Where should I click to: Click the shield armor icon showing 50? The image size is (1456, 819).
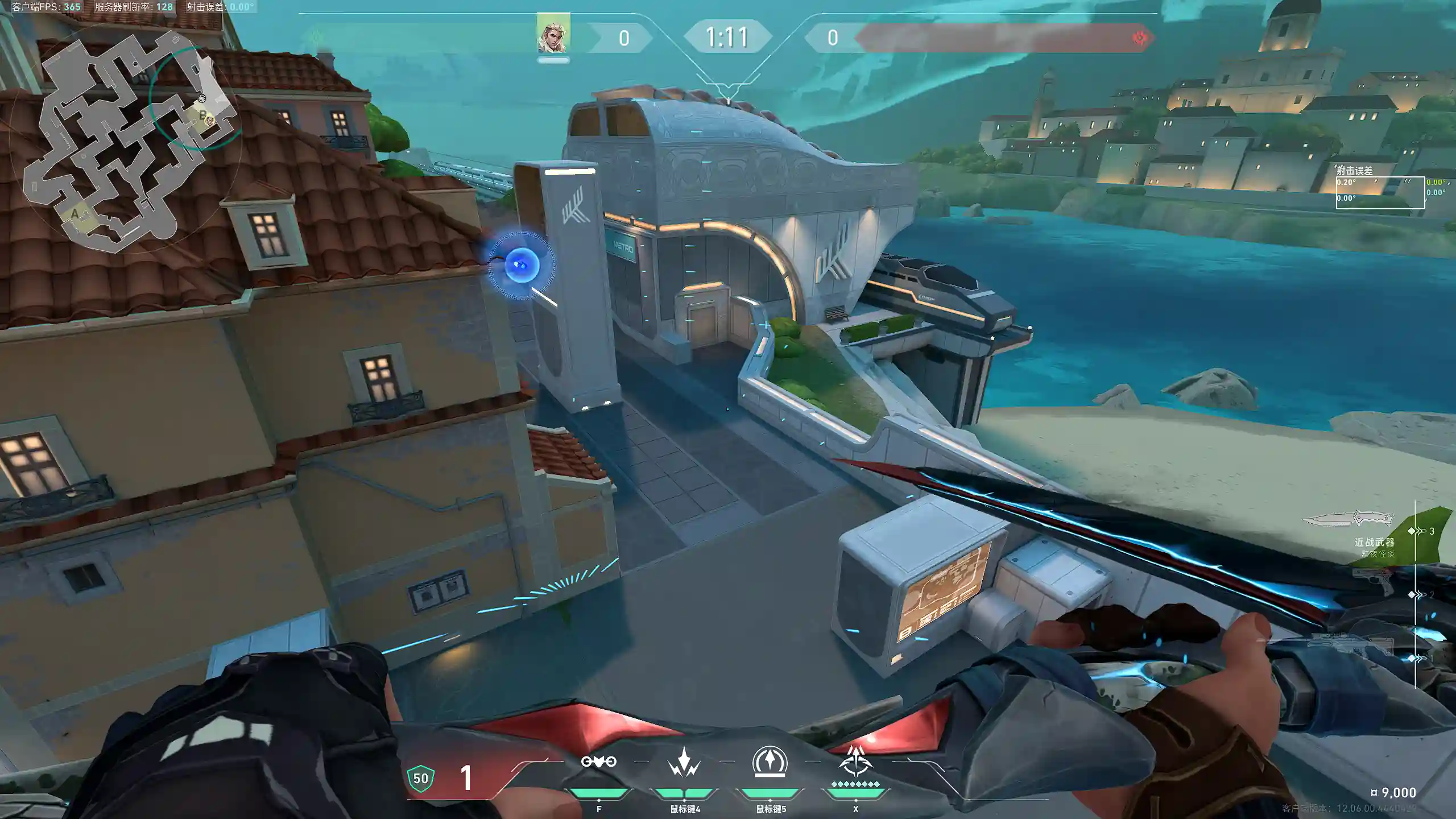(x=421, y=778)
